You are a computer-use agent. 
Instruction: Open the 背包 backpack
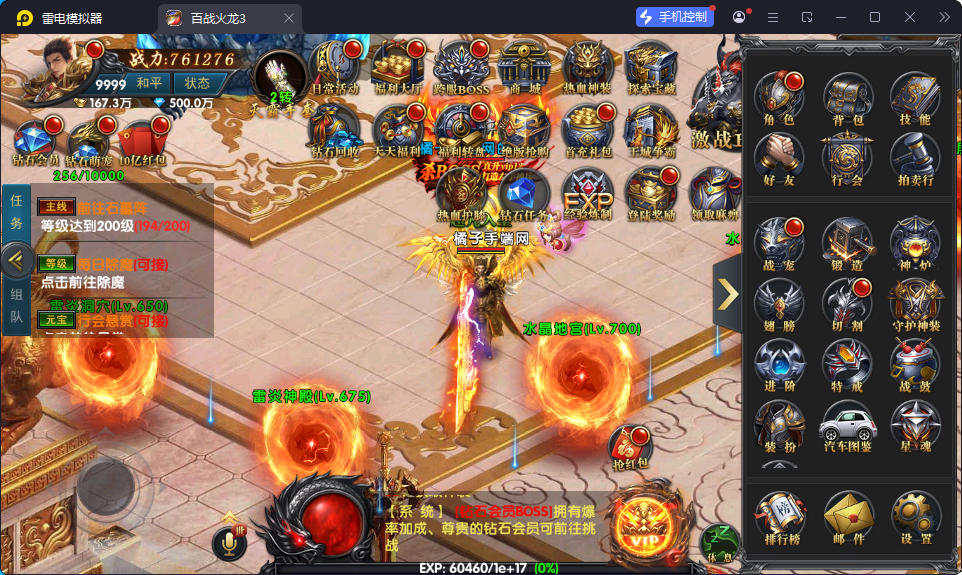point(848,99)
